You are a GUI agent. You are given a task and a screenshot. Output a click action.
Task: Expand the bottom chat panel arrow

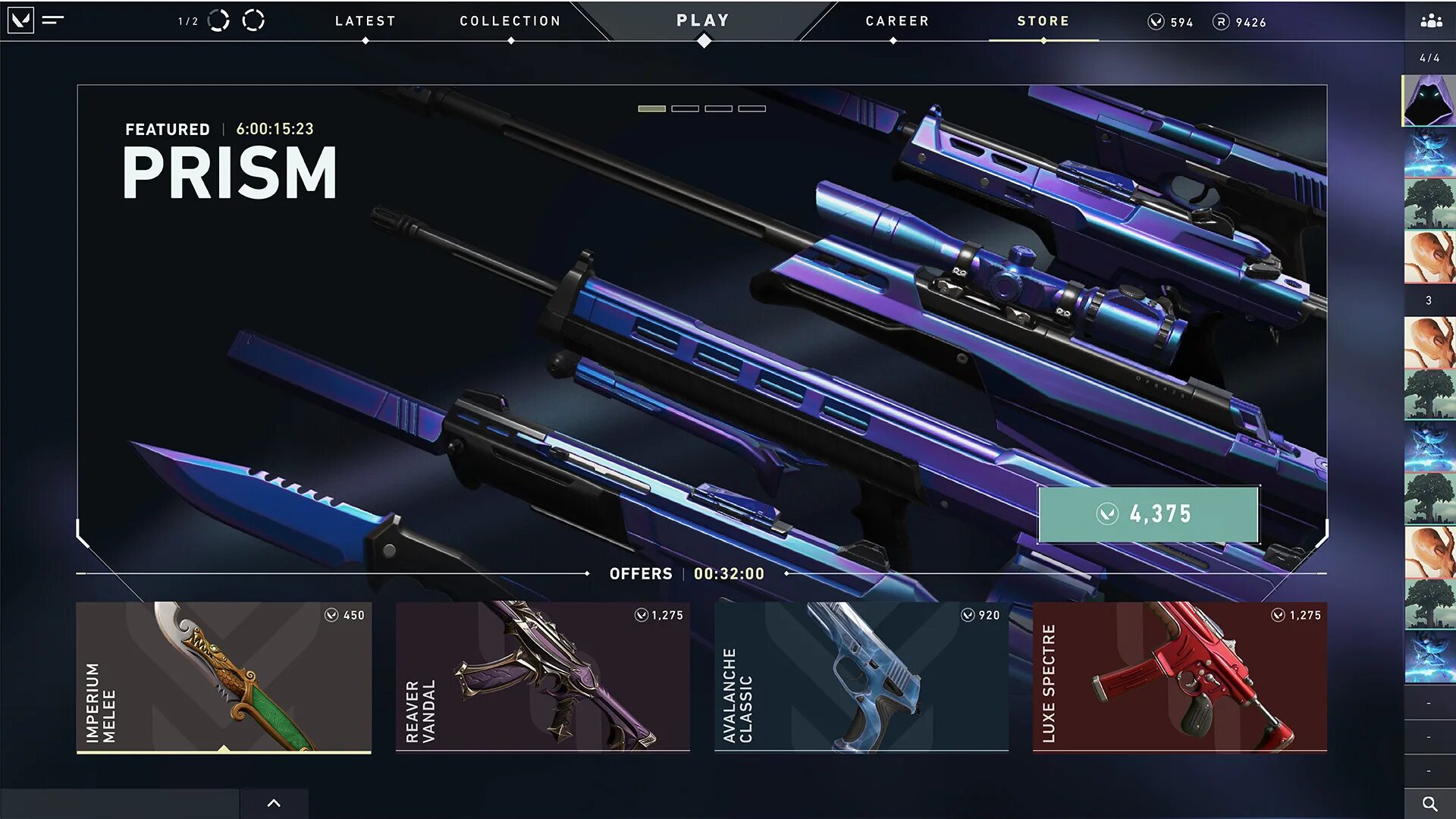click(x=274, y=803)
